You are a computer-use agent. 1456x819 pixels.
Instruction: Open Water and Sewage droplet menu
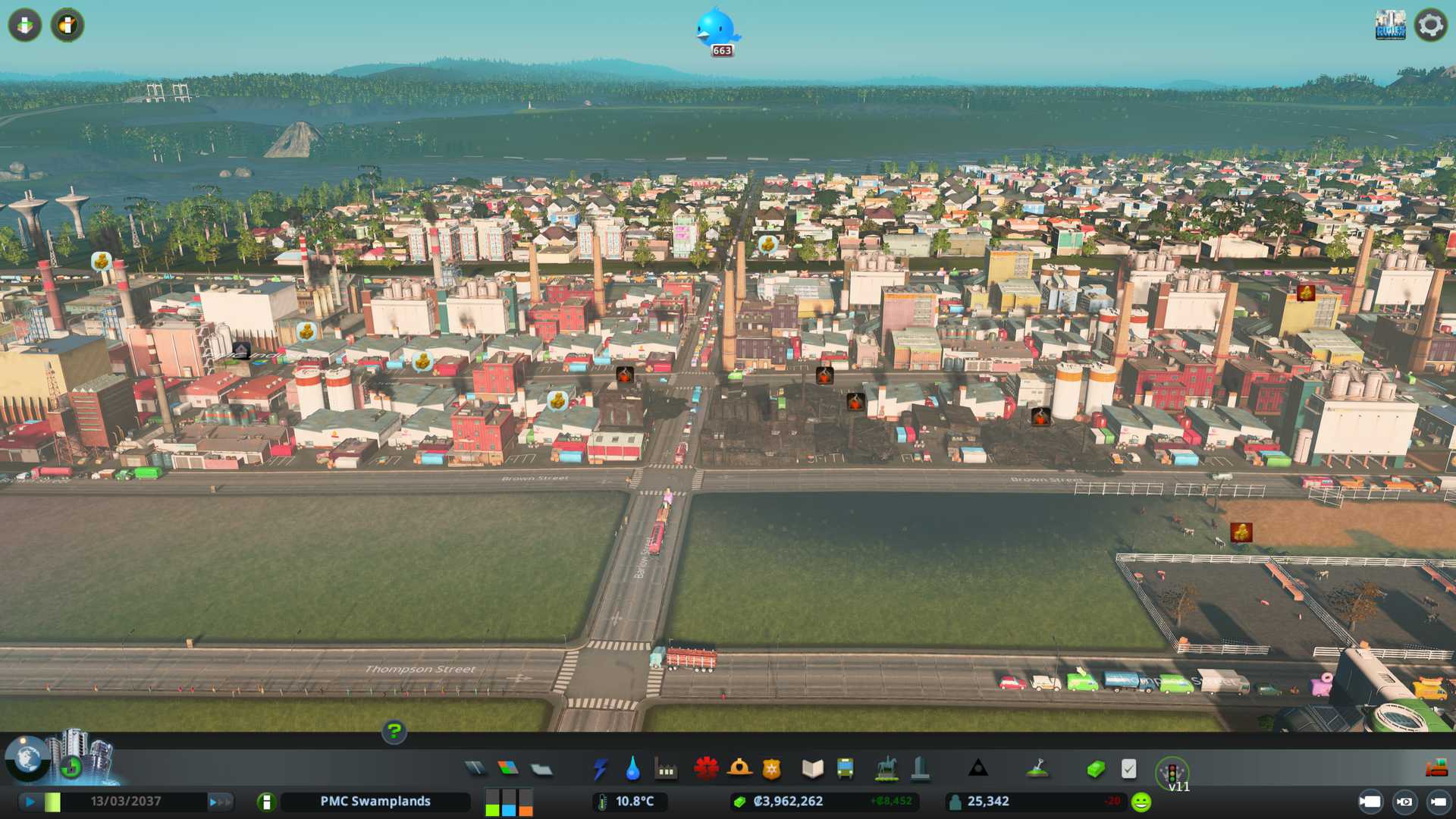coord(632,769)
